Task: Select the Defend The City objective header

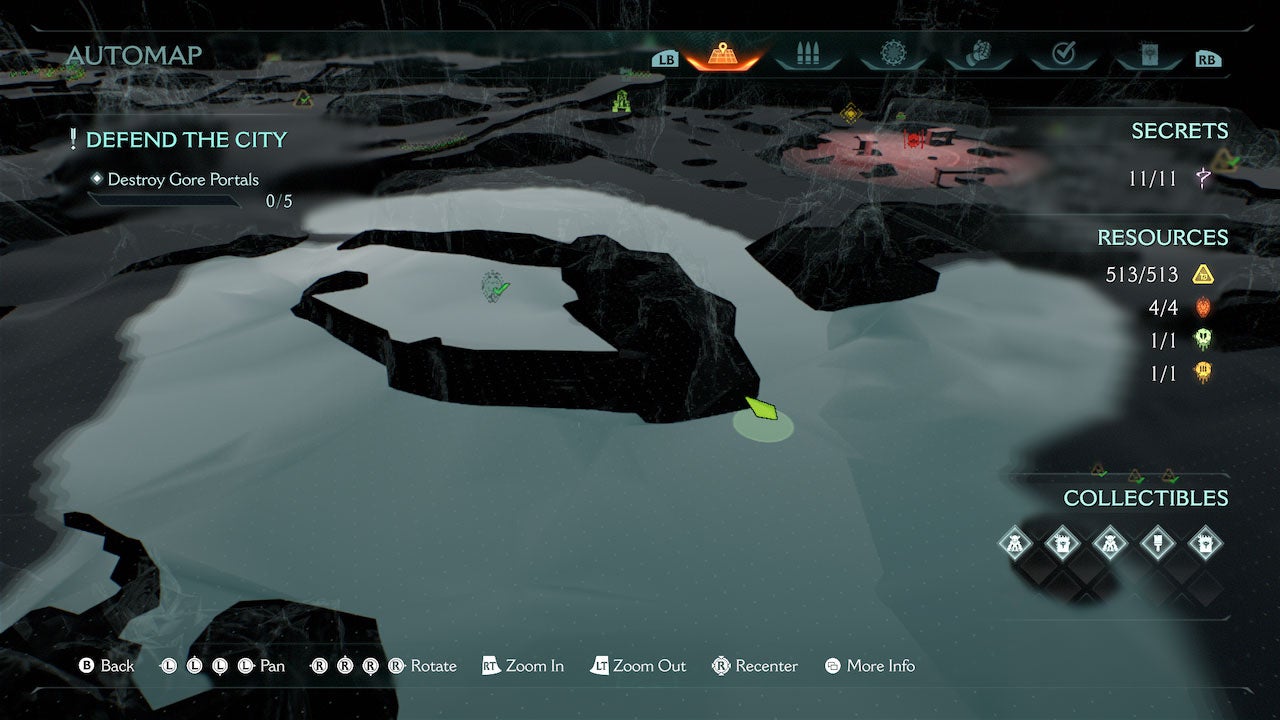Action: pyautogui.click(x=186, y=139)
